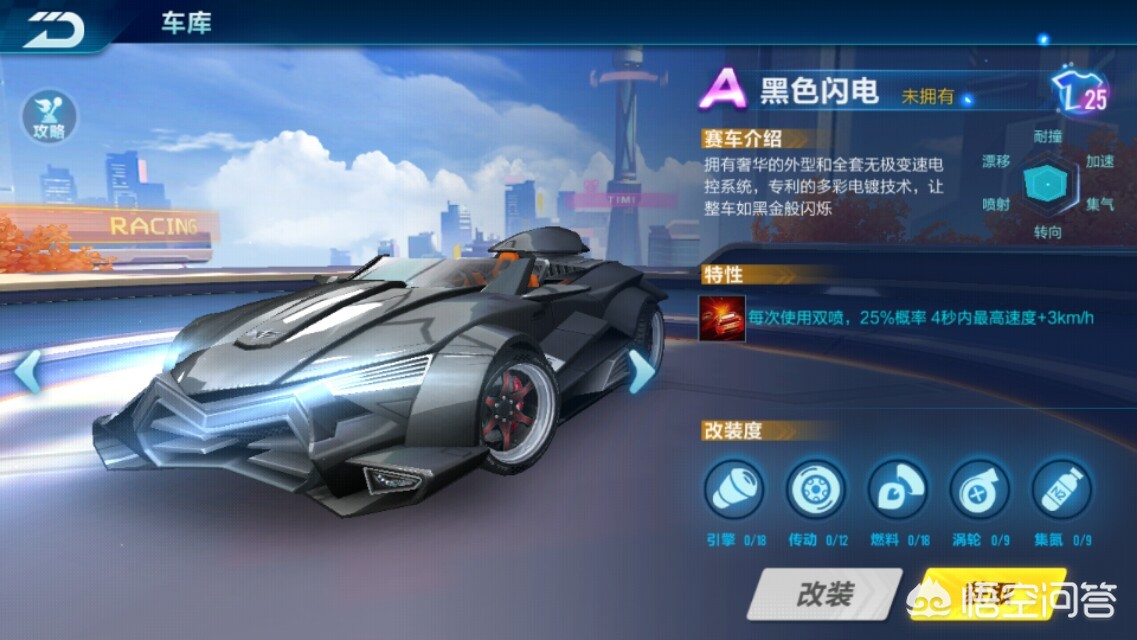Screen dimensions: 1137x640
Task: Show the previous car with left arrow
Action: point(28,372)
